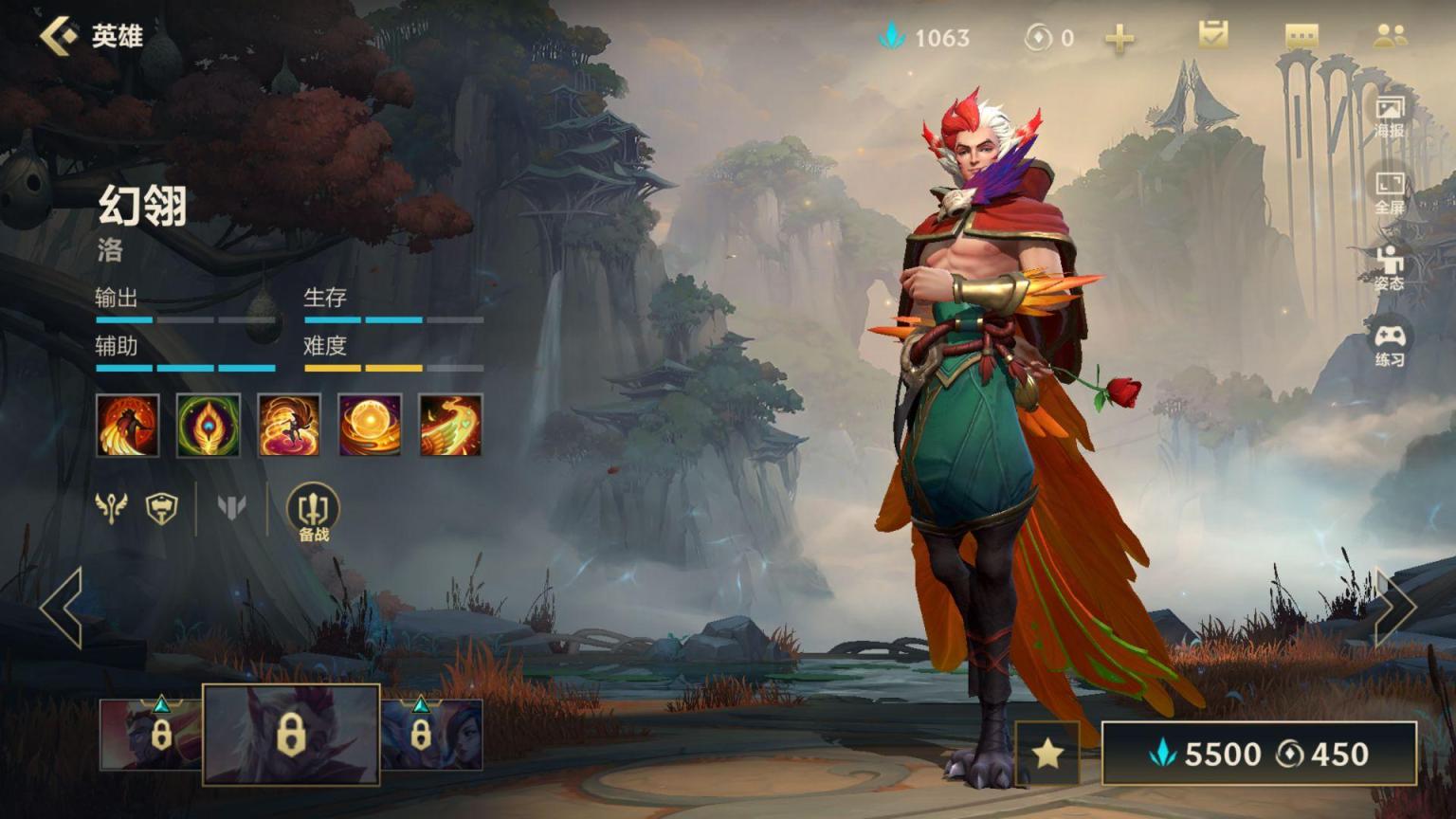Add currency with the plus icon
The height and width of the screenshot is (819, 1456).
(1119, 38)
